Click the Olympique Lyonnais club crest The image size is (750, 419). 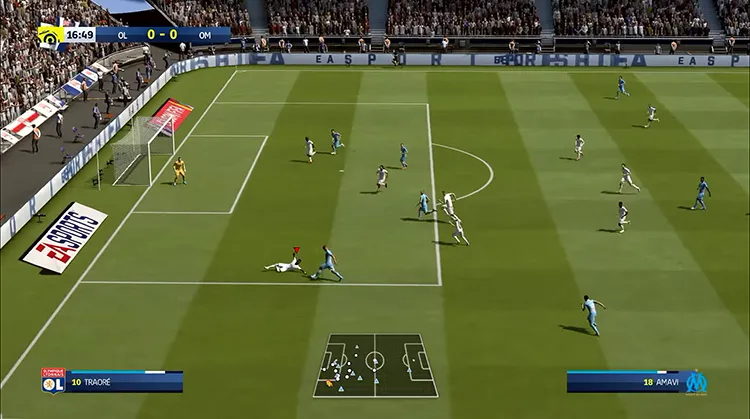[x=52, y=380]
